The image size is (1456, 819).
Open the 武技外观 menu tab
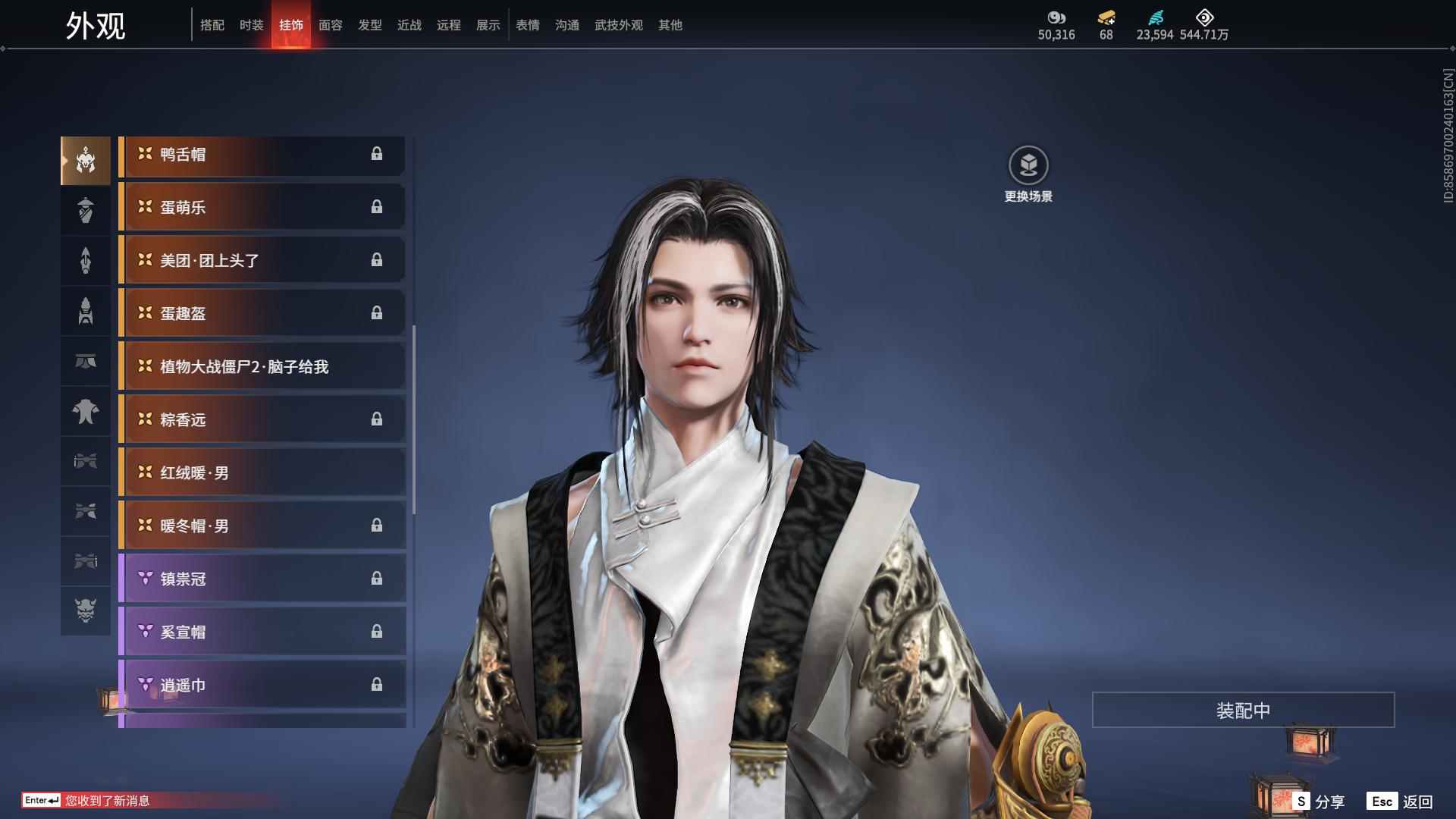[618, 24]
